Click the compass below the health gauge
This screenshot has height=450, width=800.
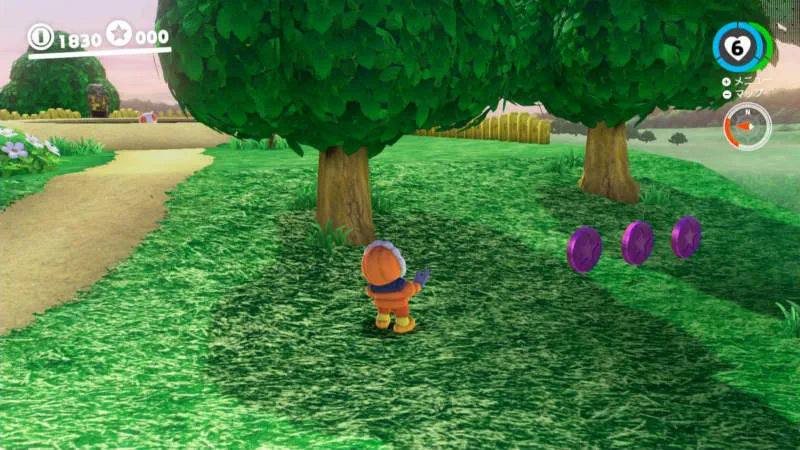(x=747, y=127)
